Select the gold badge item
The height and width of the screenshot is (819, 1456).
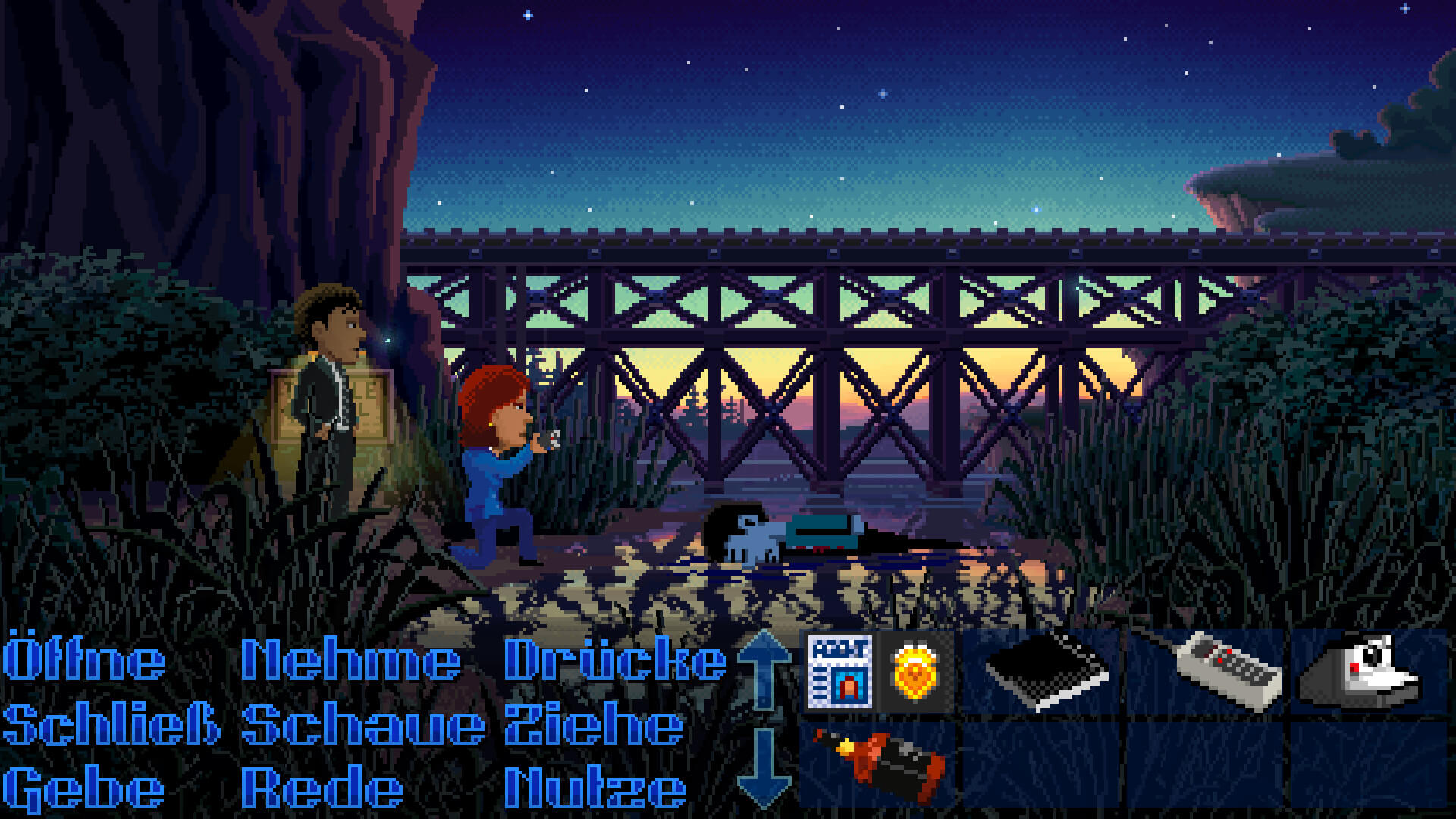point(915,672)
